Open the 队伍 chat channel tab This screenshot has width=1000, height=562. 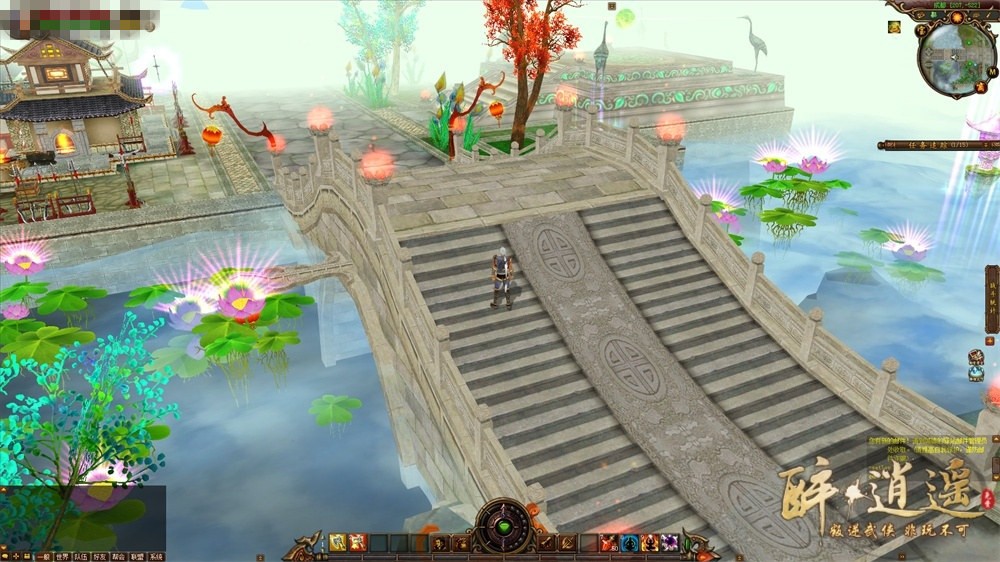pyautogui.click(x=81, y=556)
